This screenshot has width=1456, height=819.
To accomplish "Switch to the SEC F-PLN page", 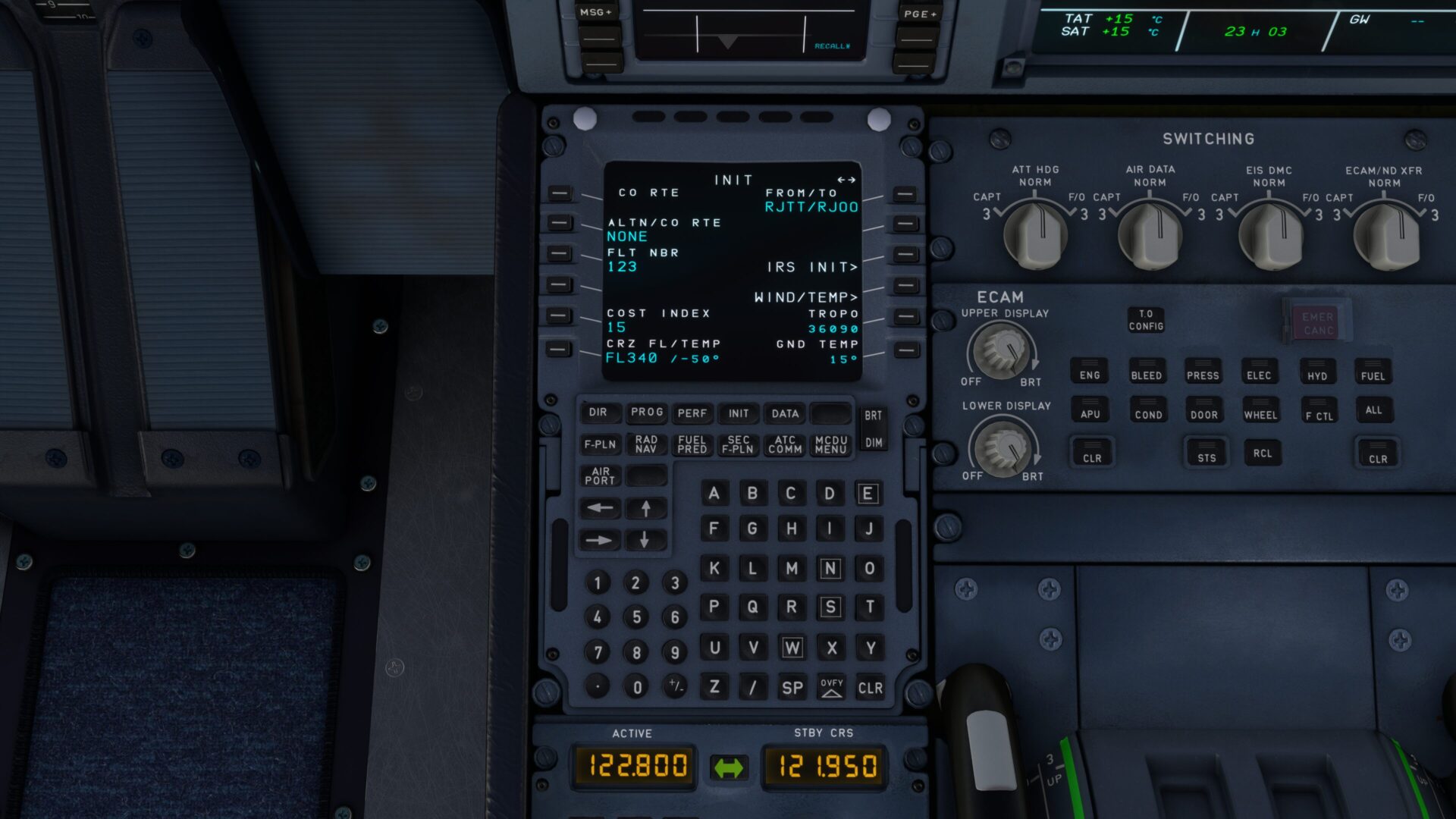I will [x=738, y=445].
